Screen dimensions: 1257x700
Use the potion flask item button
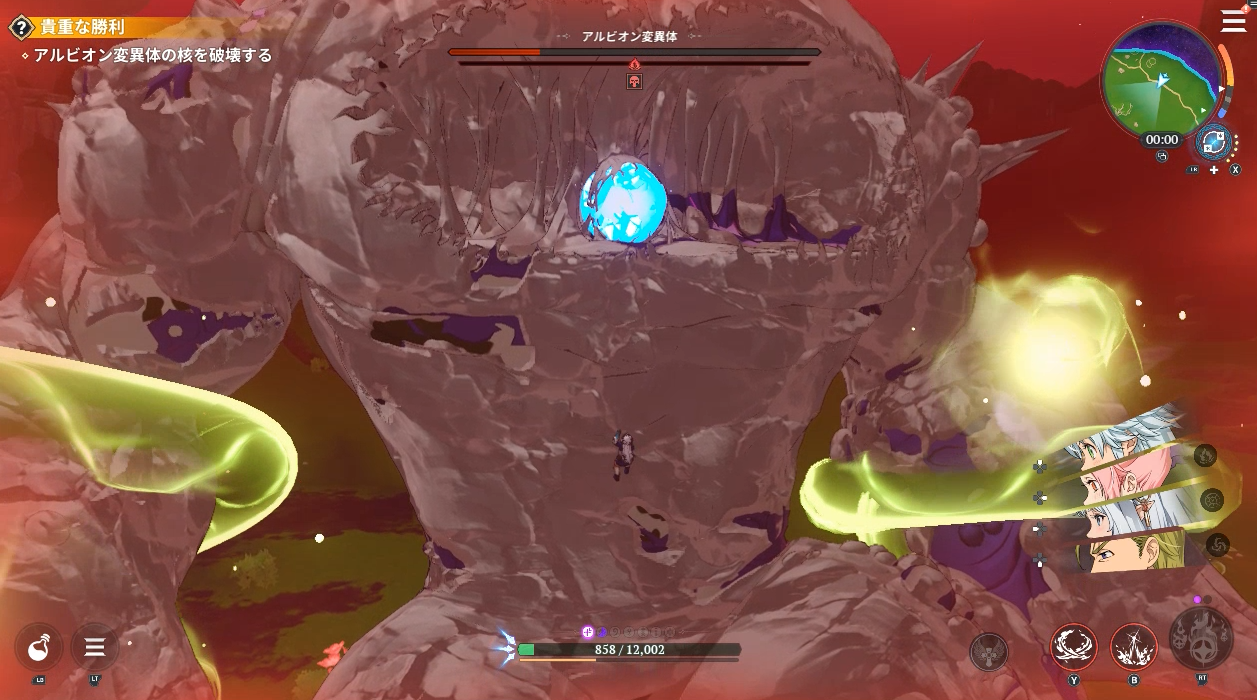(40, 648)
